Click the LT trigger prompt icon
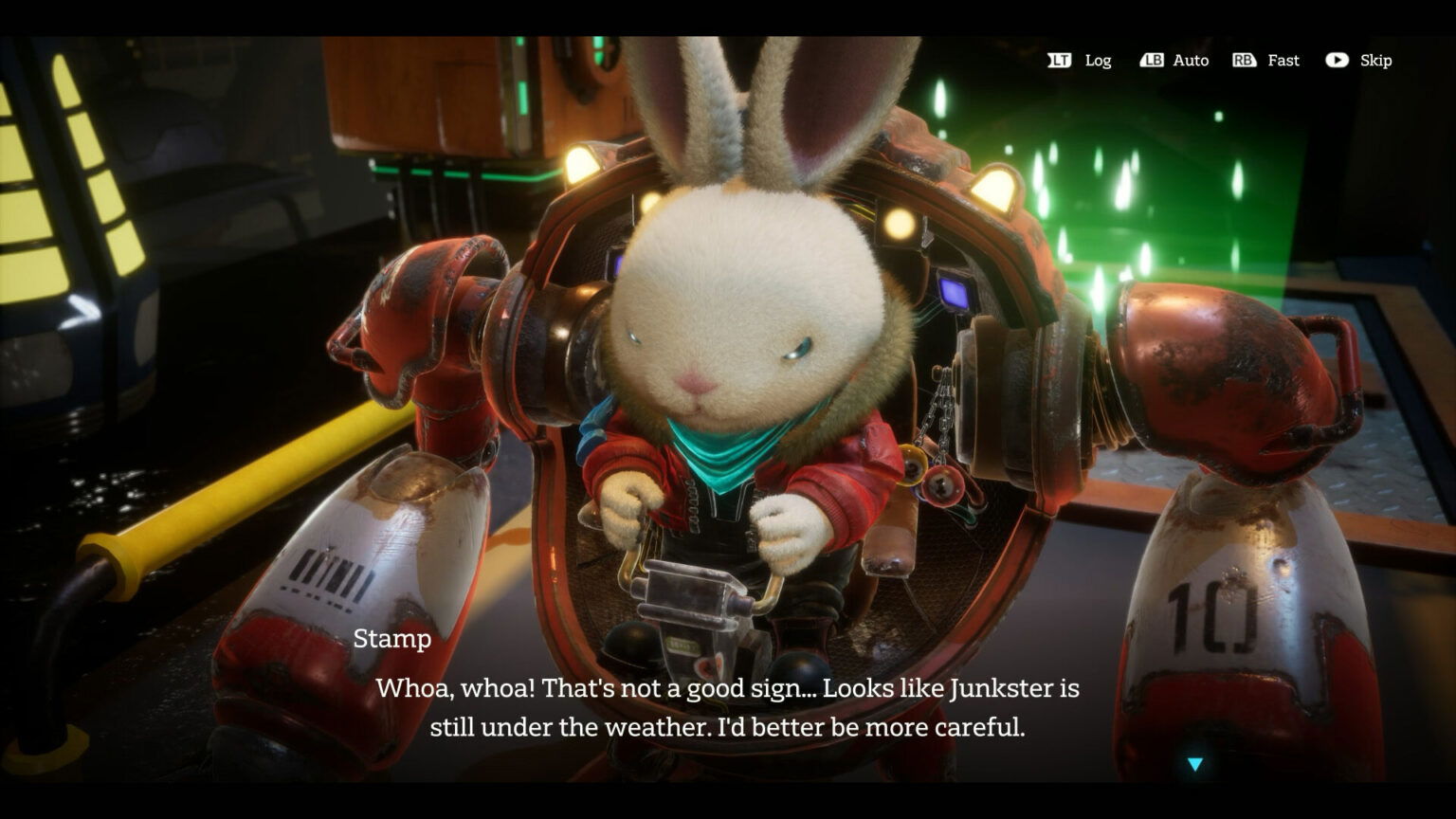 click(1061, 60)
